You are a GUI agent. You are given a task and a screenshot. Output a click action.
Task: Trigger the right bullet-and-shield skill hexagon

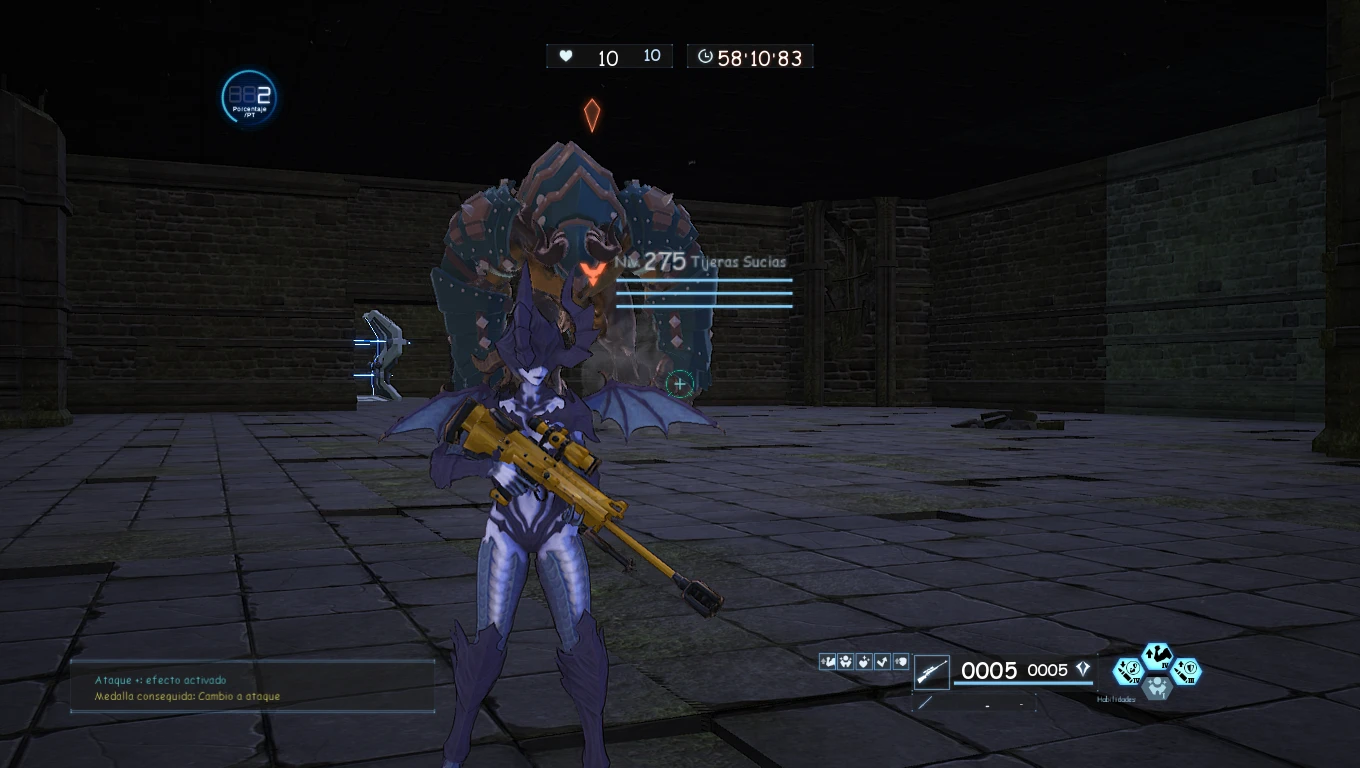click(x=1186, y=671)
